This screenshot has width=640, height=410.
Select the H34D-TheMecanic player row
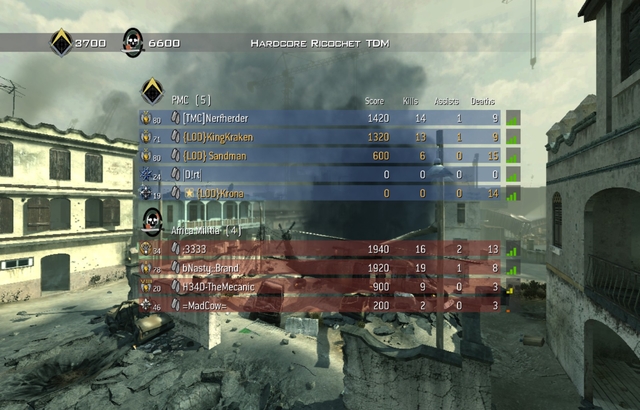tap(320, 286)
